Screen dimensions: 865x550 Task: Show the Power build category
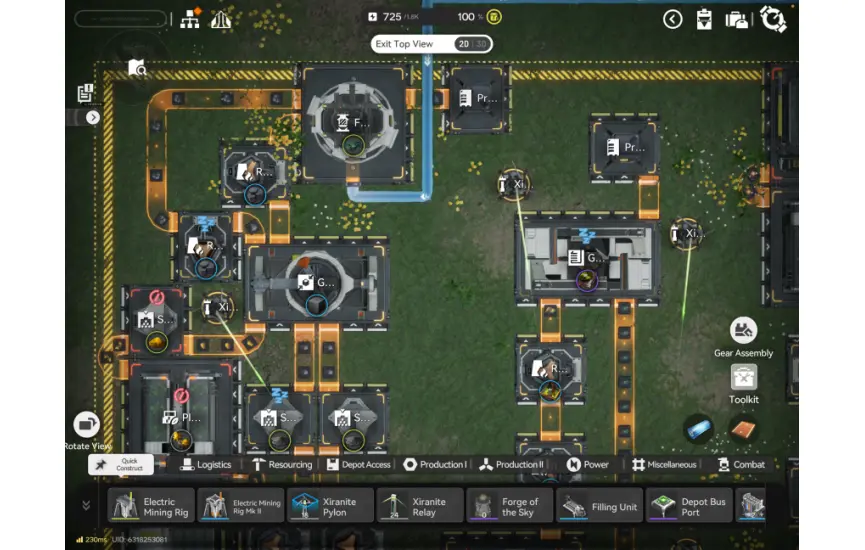click(588, 464)
